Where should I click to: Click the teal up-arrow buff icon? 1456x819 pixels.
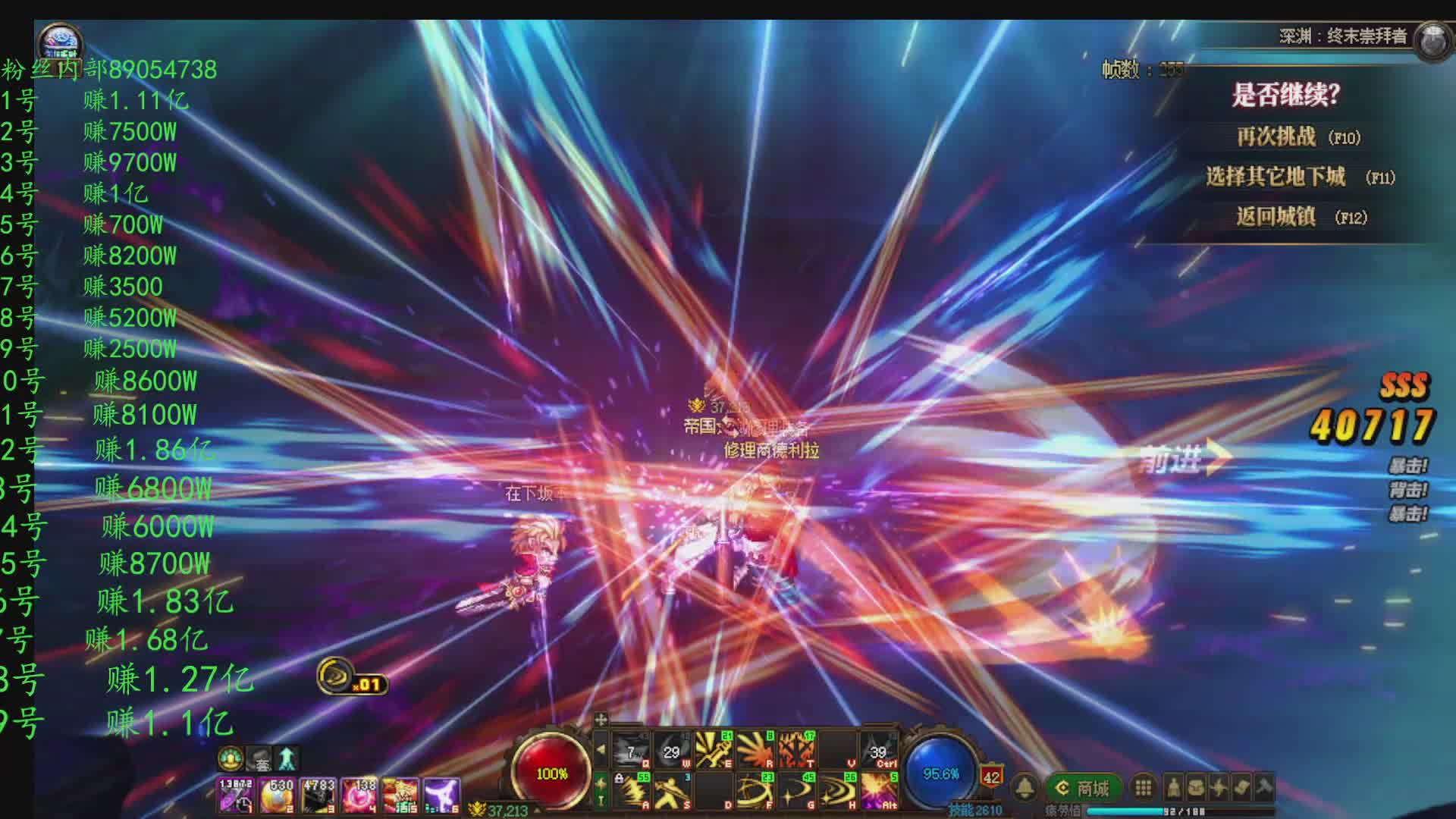(287, 758)
